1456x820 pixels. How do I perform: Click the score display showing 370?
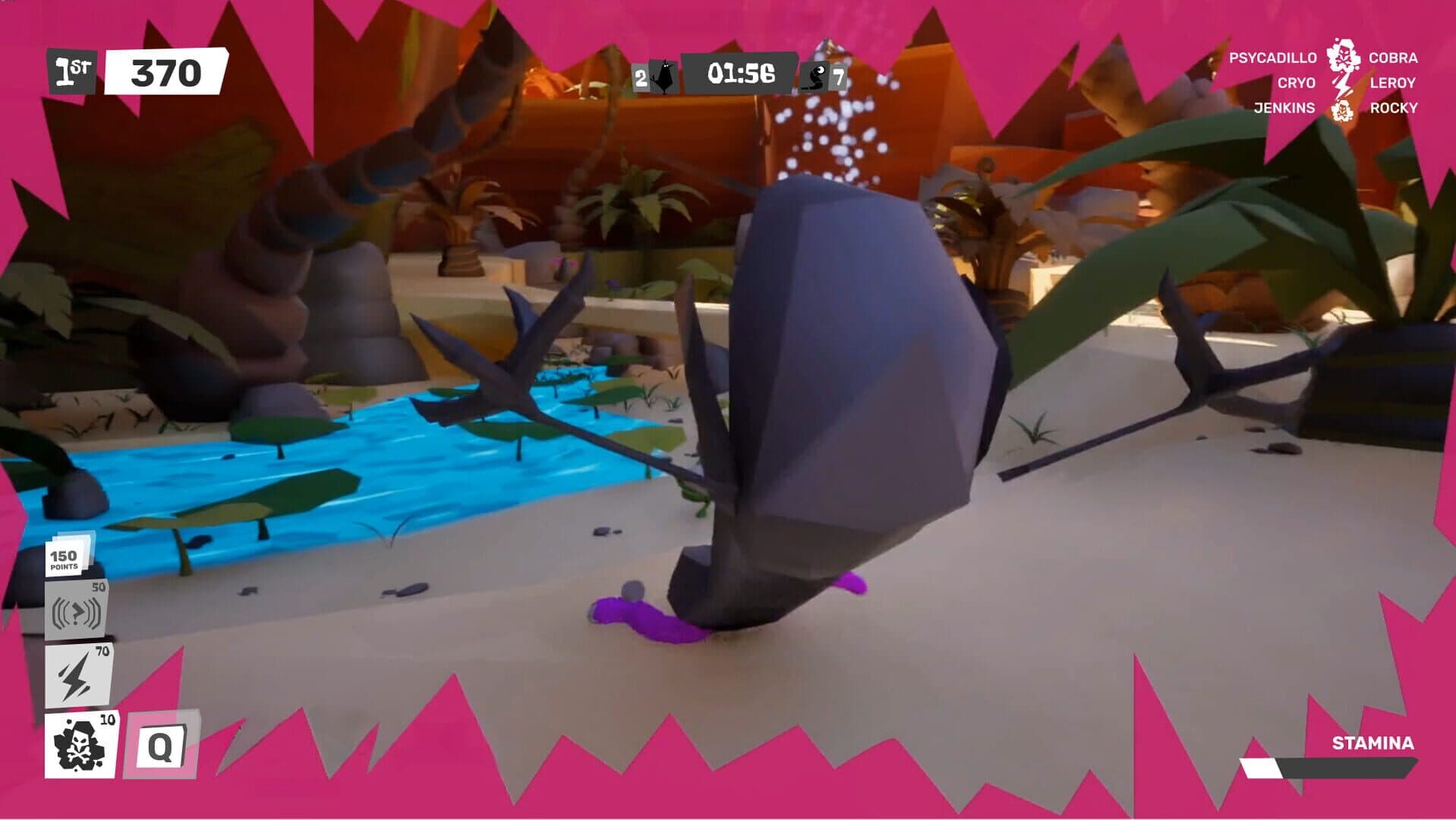165,72
